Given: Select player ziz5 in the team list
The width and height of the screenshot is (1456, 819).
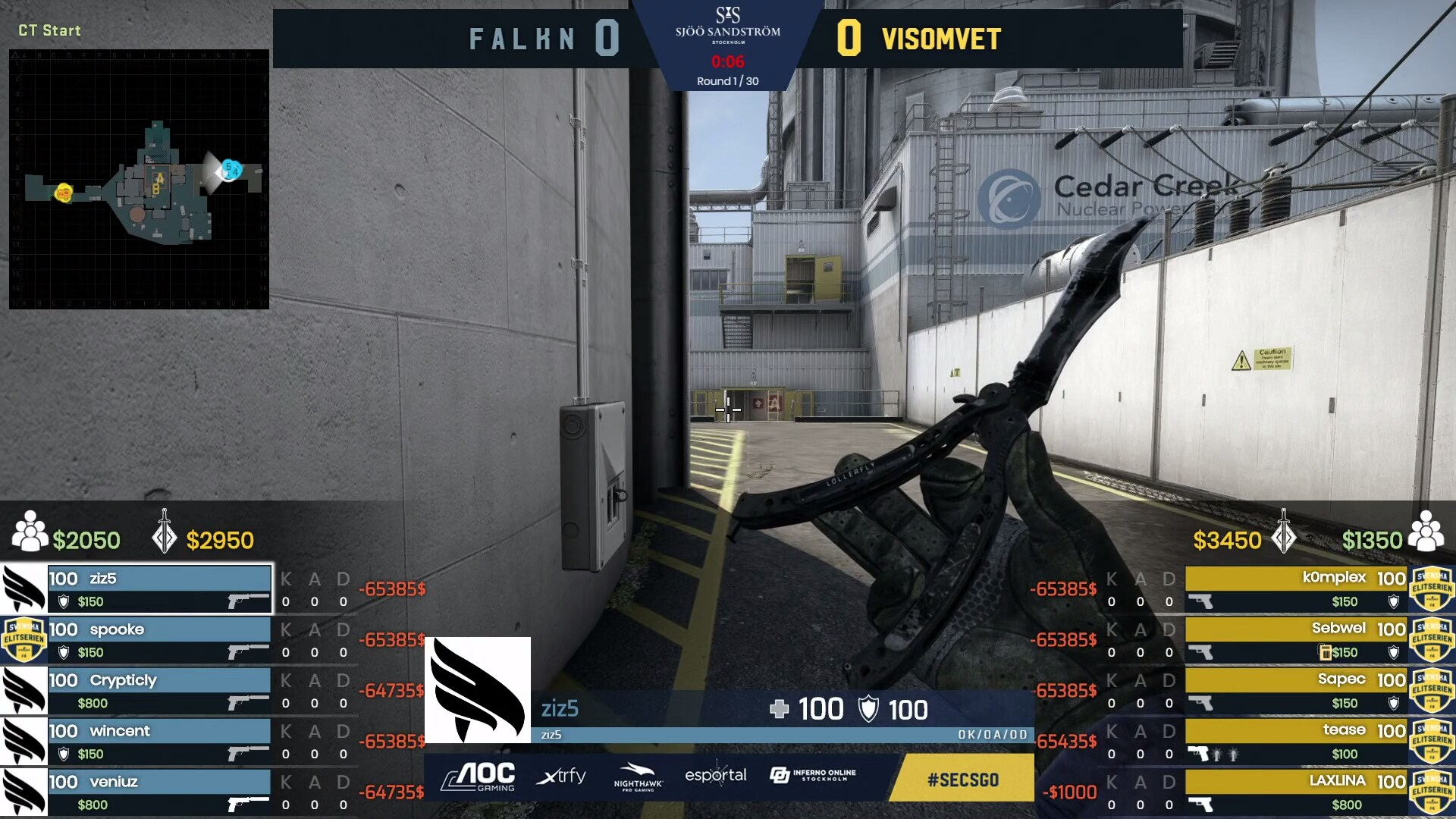Looking at the screenshot, I should (159, 588).
